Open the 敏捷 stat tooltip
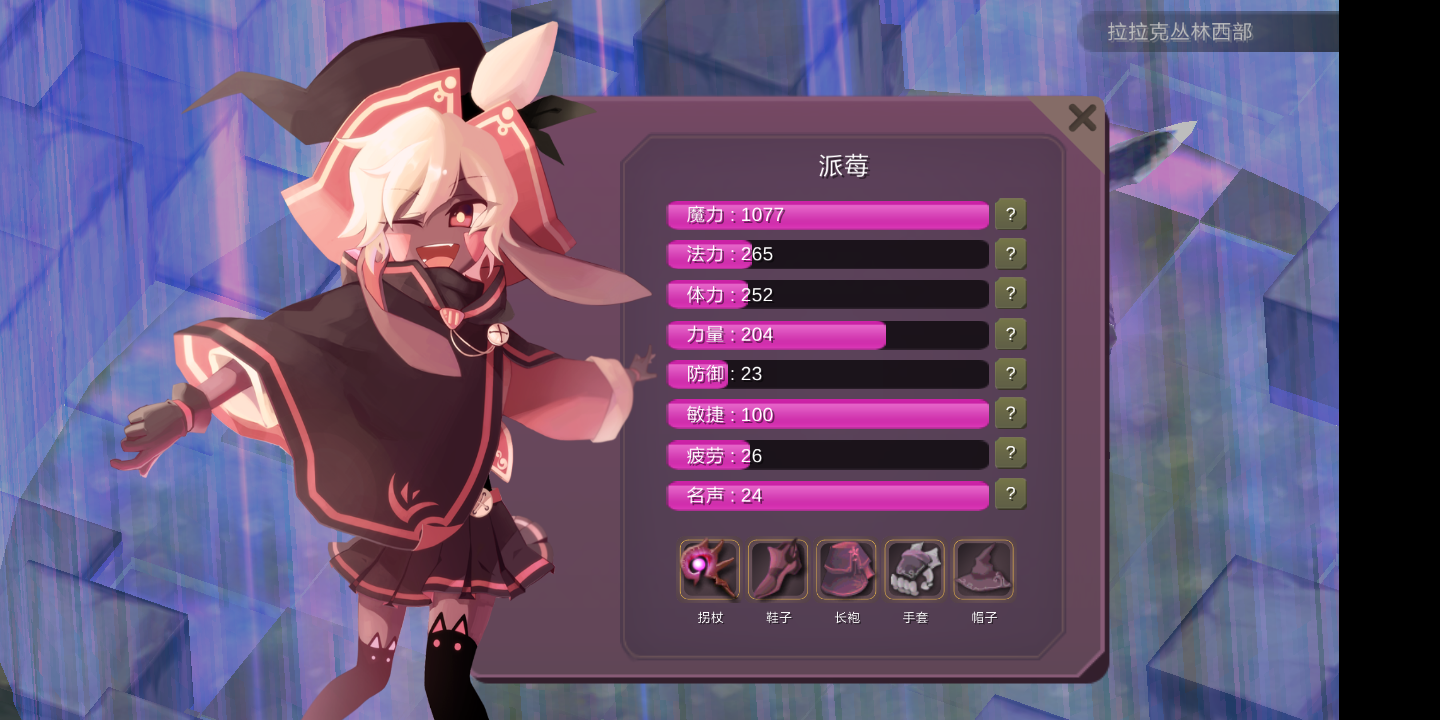Viewport: 1440px width, 720px height. pos(1010,413)
